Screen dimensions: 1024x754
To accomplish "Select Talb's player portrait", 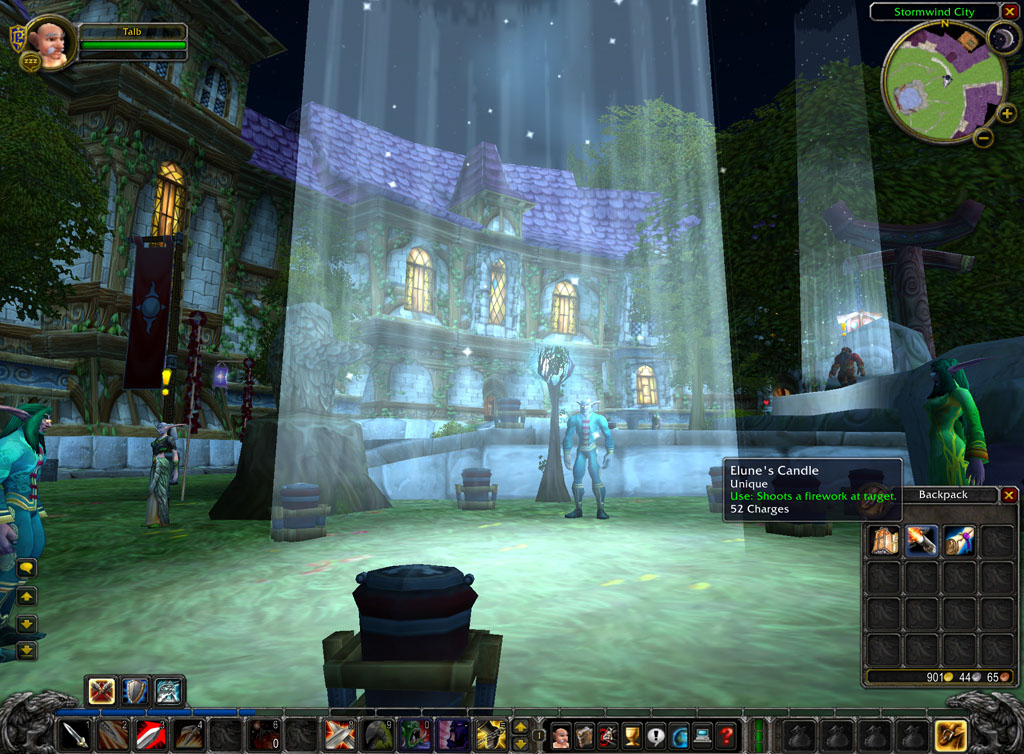I will click(x=50, y=43).
